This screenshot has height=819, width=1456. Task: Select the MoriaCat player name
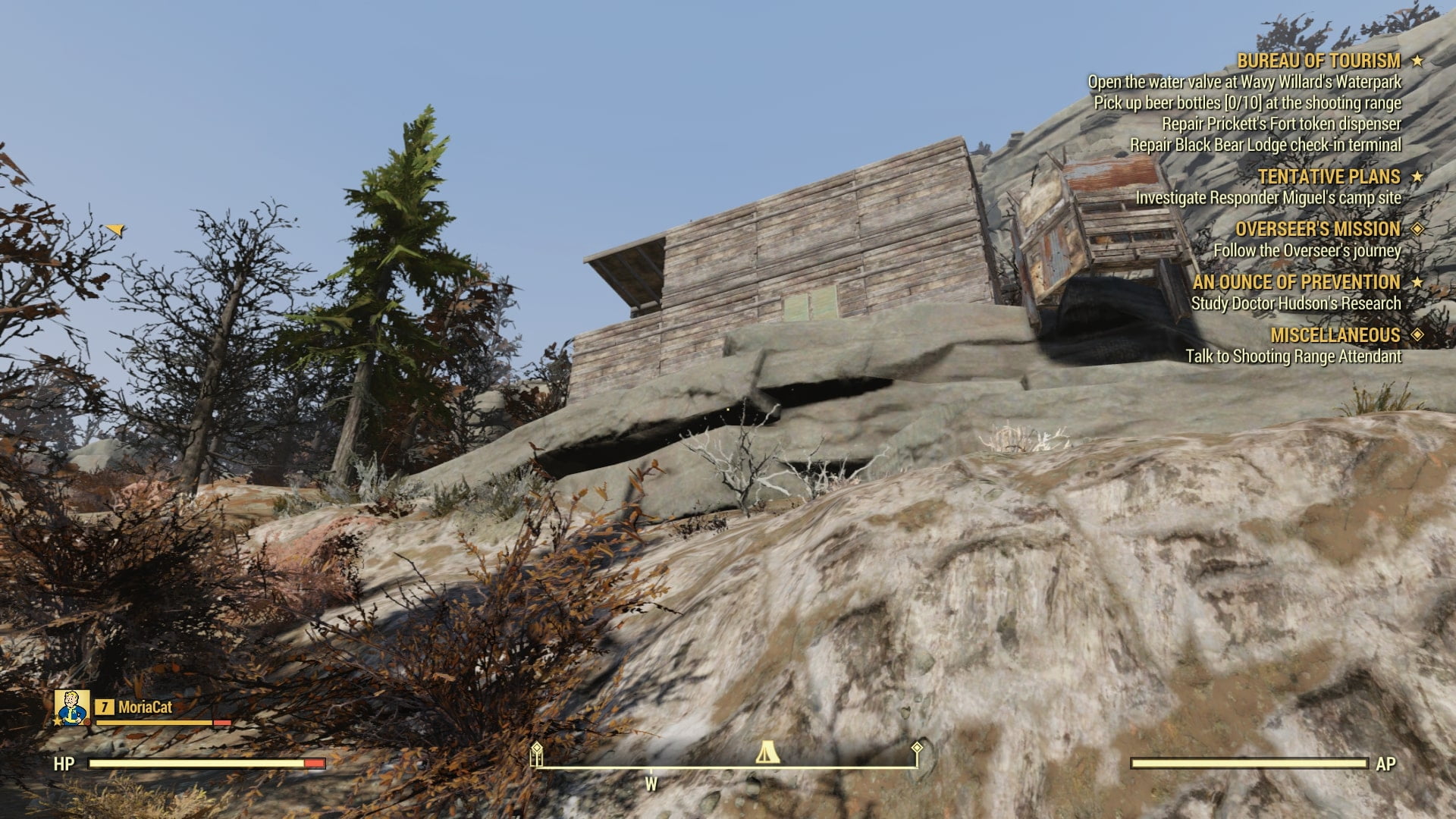coord(145,708)
